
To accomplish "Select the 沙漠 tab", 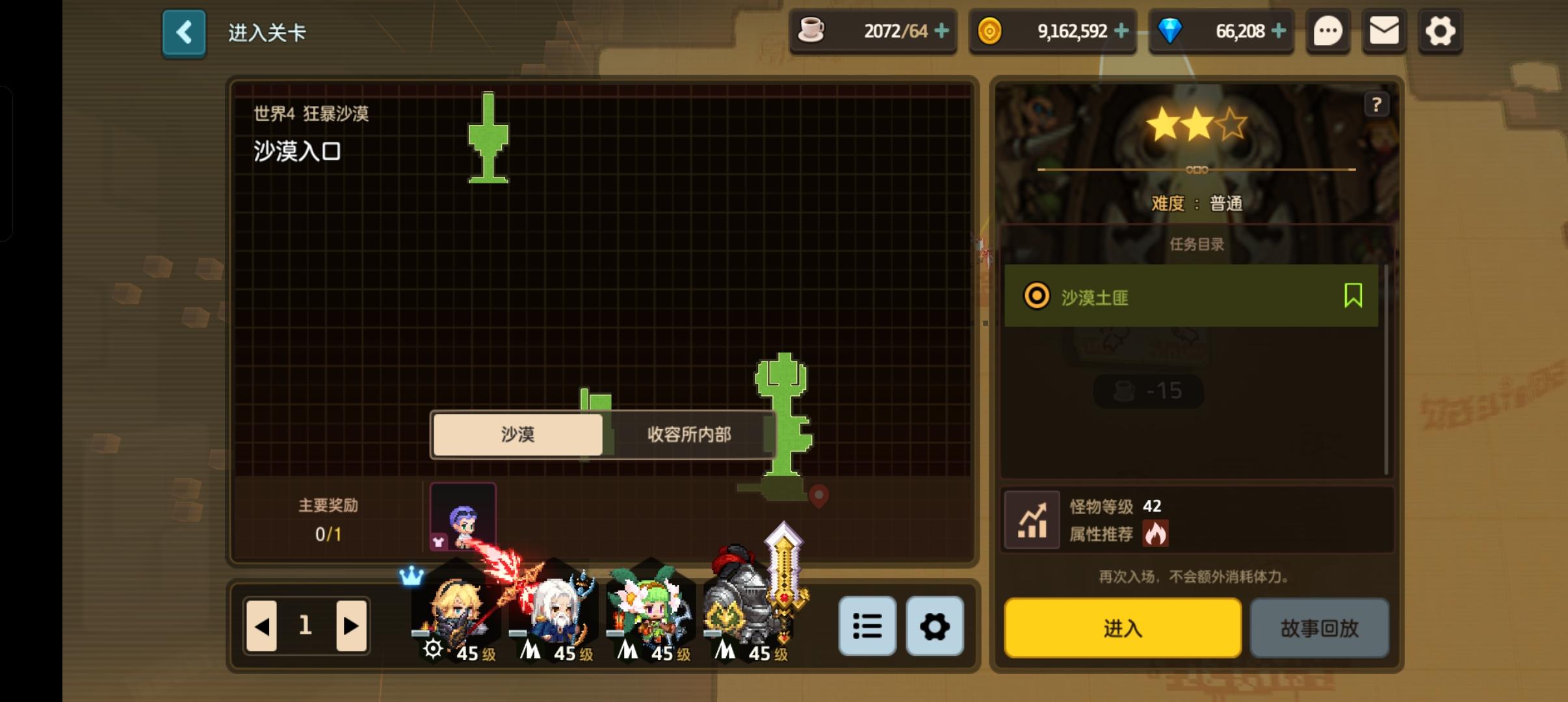I will (x=517, y=434).
